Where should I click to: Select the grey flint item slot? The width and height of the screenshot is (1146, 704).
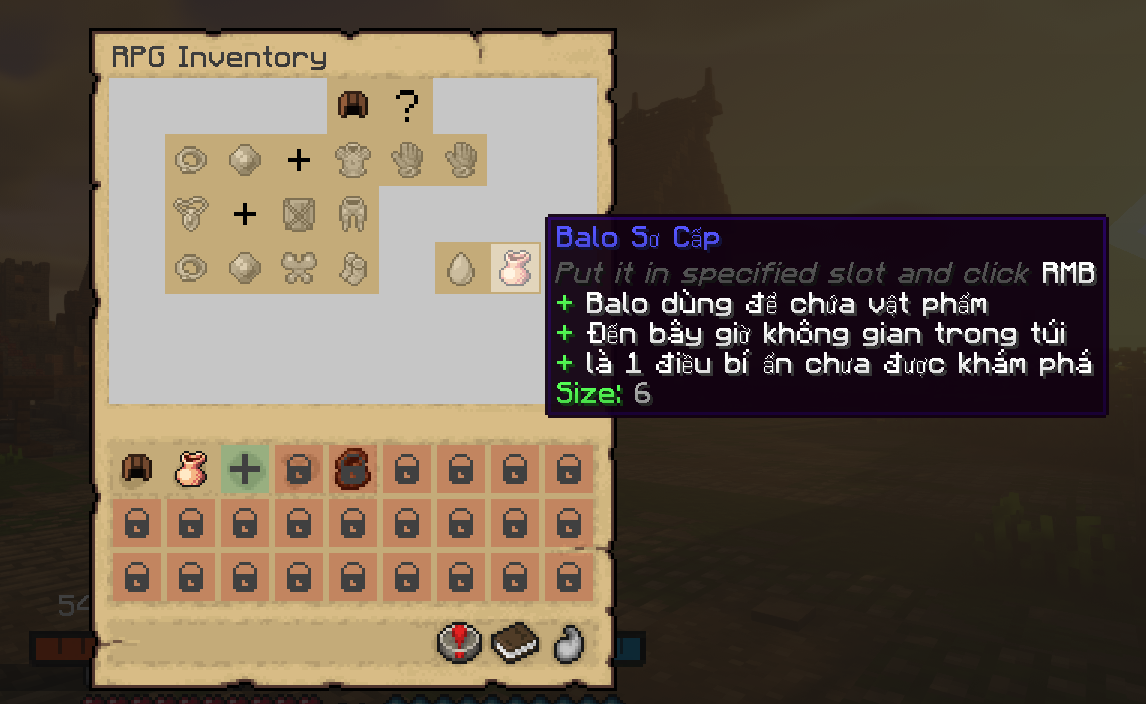(569, 643)
